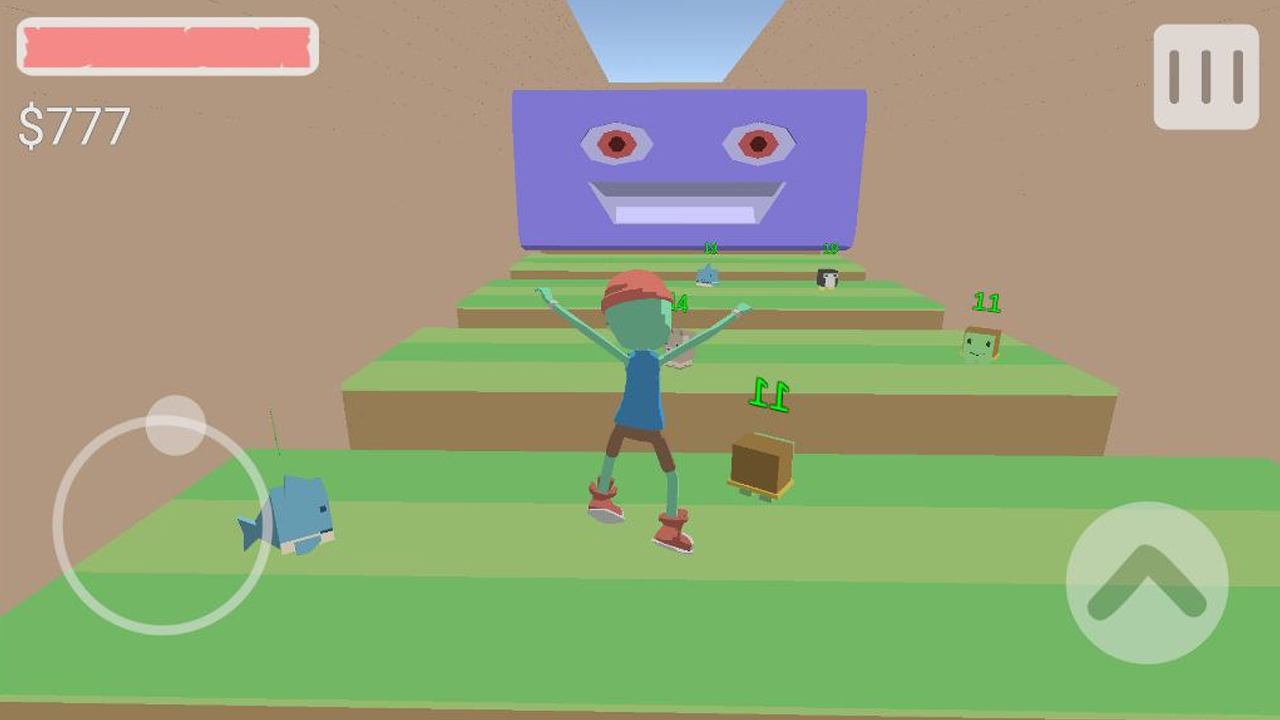Tap the shark fin creature on the step
1280x720 pixels.
(708, 274)
